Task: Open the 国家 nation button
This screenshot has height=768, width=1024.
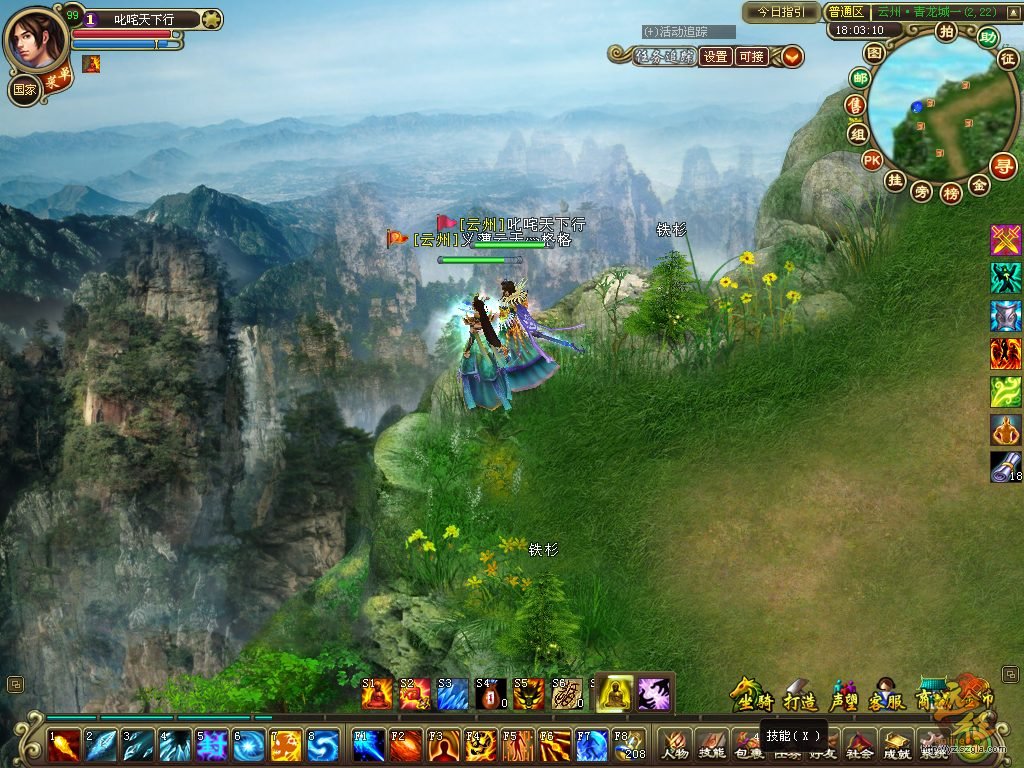Action: pyautogui.click(x=24, y=89)
